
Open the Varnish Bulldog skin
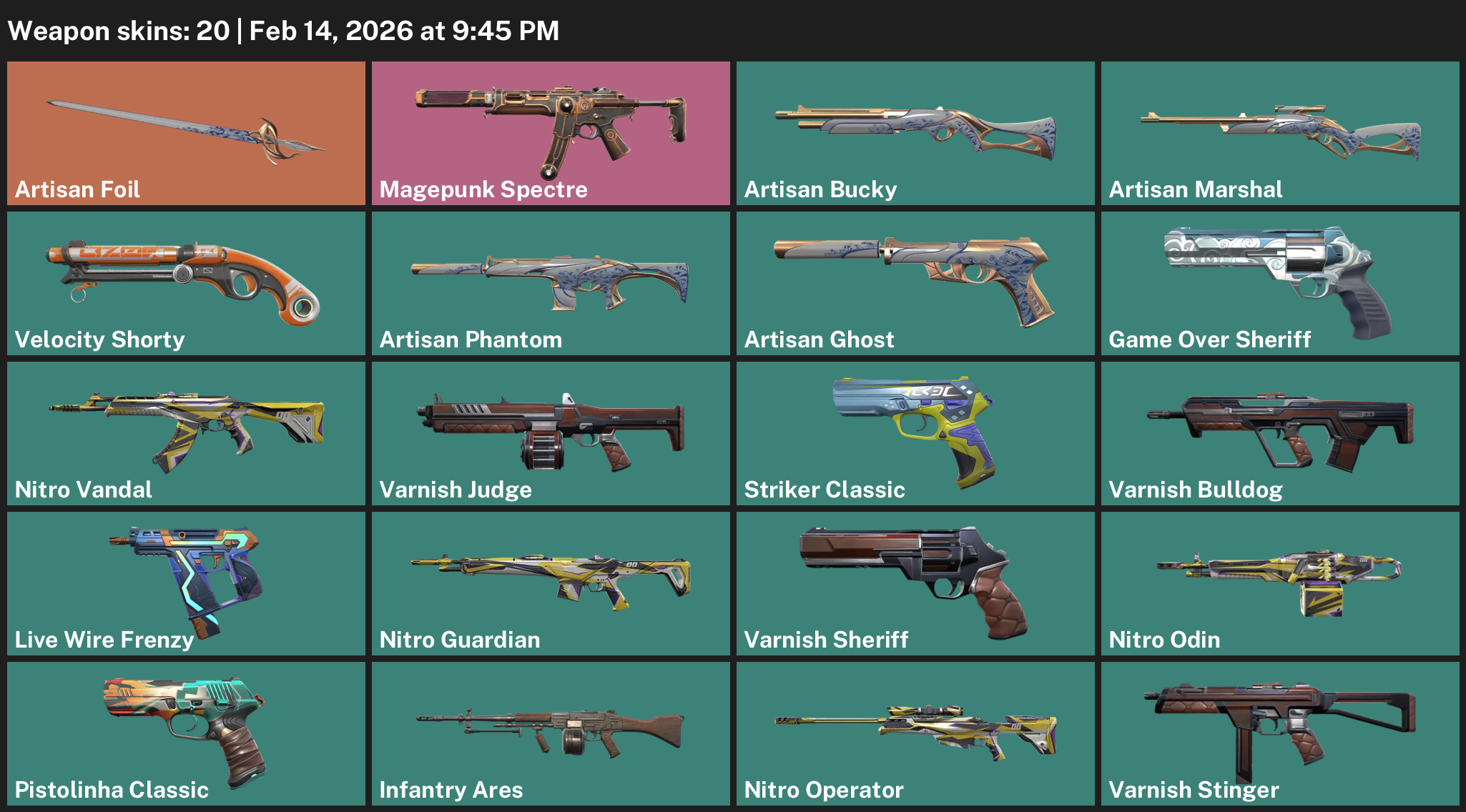click(x=1280, y=432)
